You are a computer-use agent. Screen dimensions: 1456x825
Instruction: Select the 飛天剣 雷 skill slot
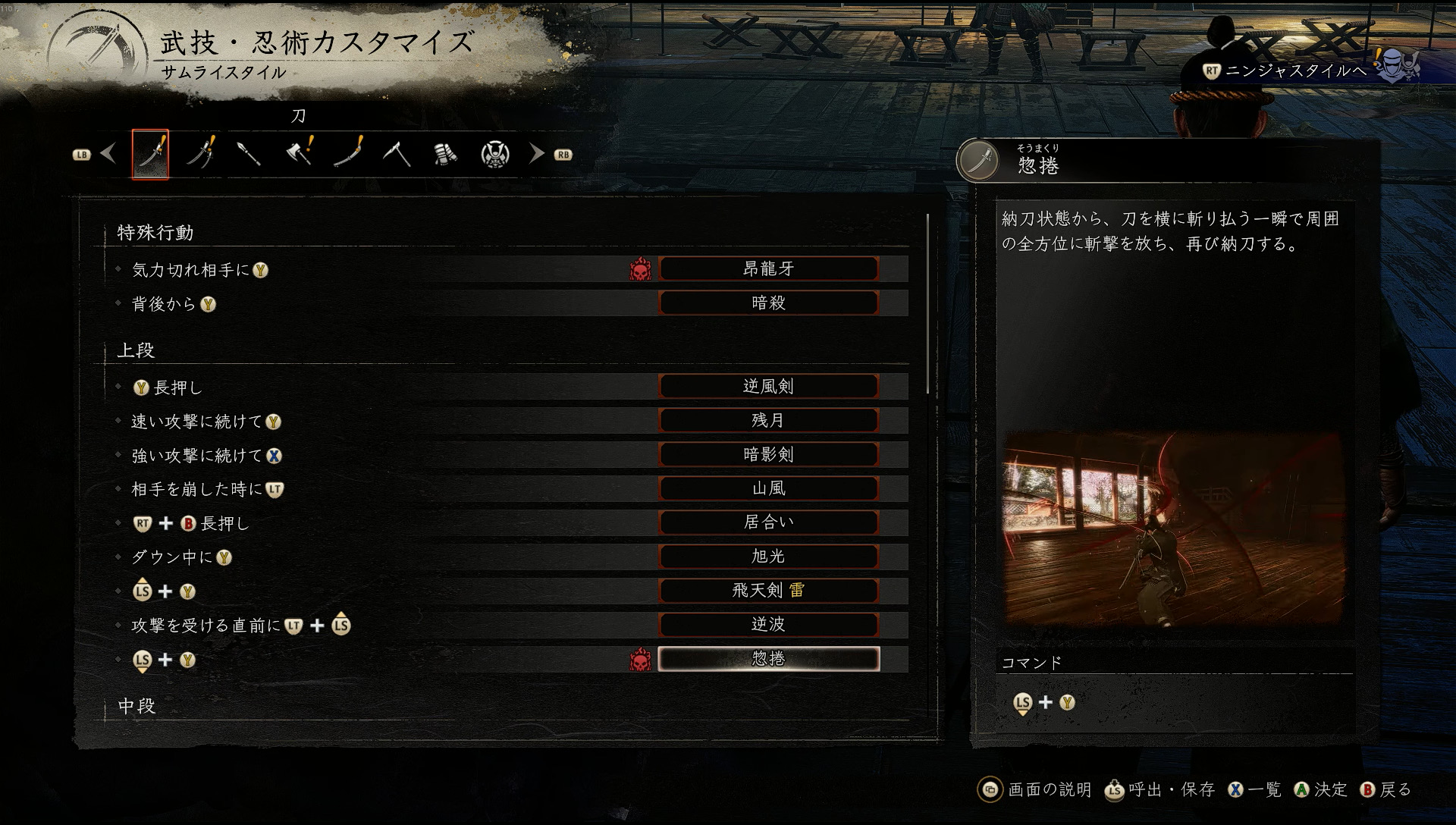click(768, 590)
